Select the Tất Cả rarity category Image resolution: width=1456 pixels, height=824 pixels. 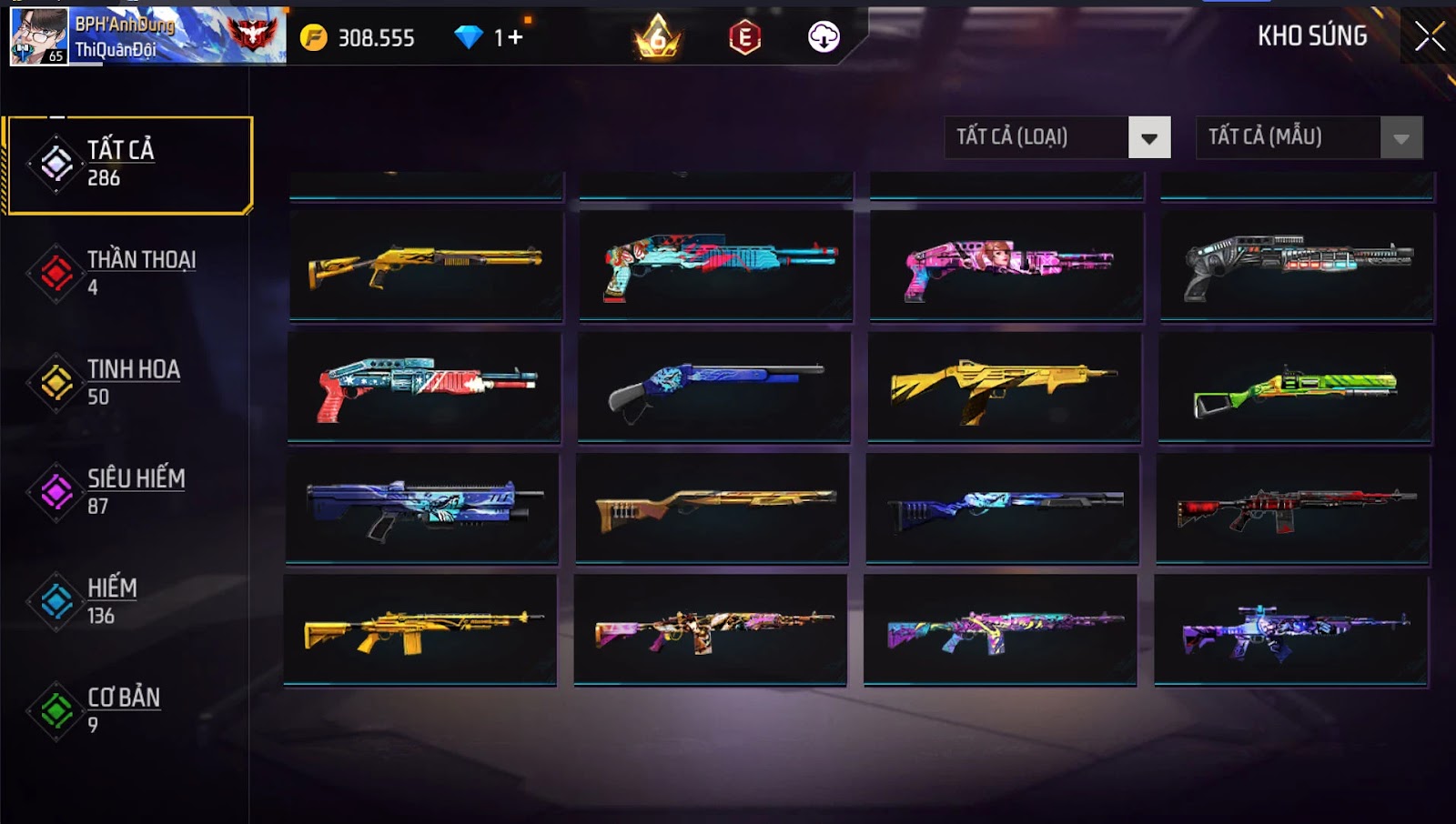[128, 165]
